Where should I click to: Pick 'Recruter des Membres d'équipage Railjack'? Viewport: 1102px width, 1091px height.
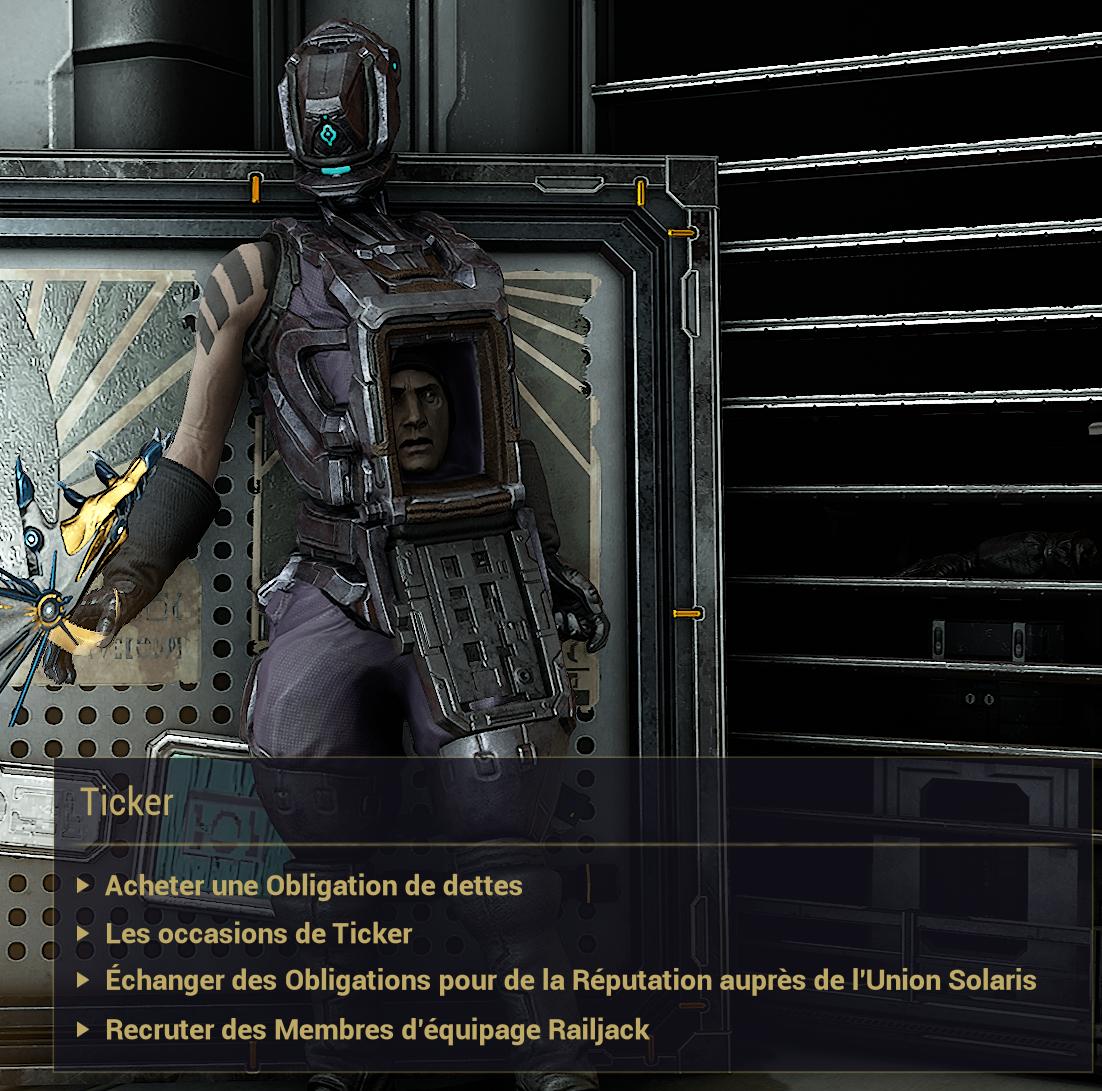pos(377,1029)
